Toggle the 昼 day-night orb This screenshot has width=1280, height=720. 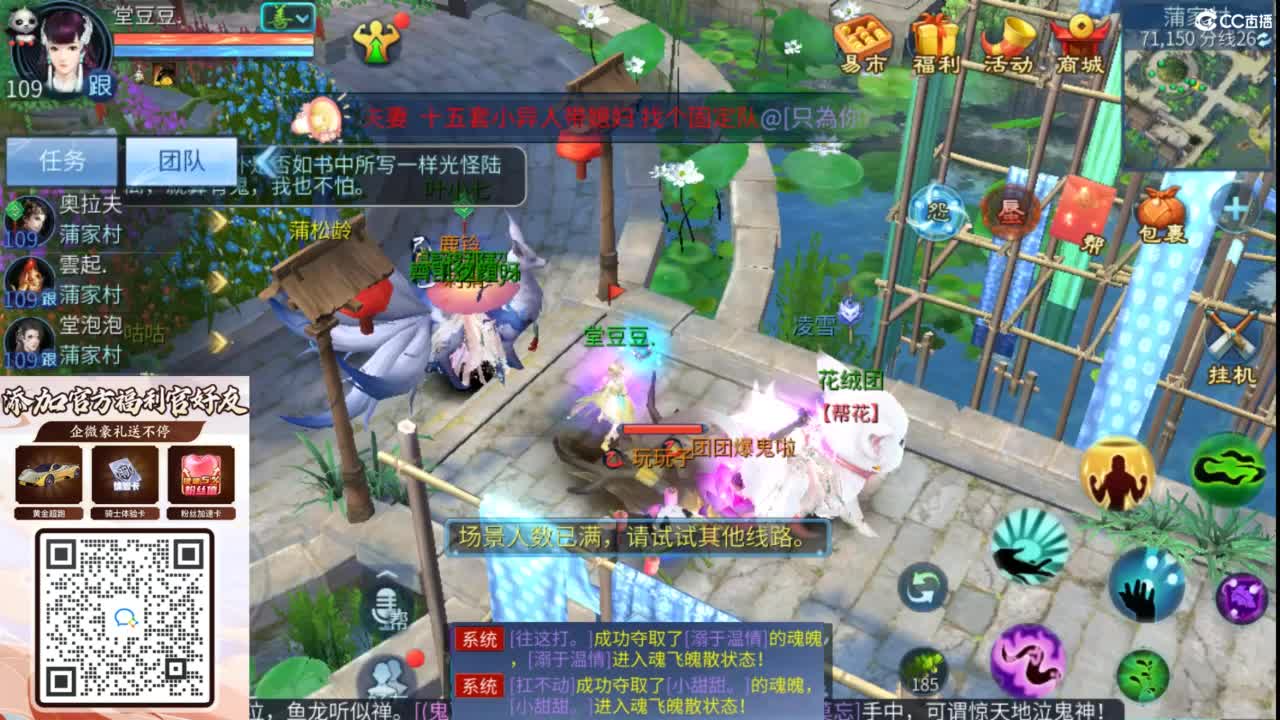point(1012,212)
